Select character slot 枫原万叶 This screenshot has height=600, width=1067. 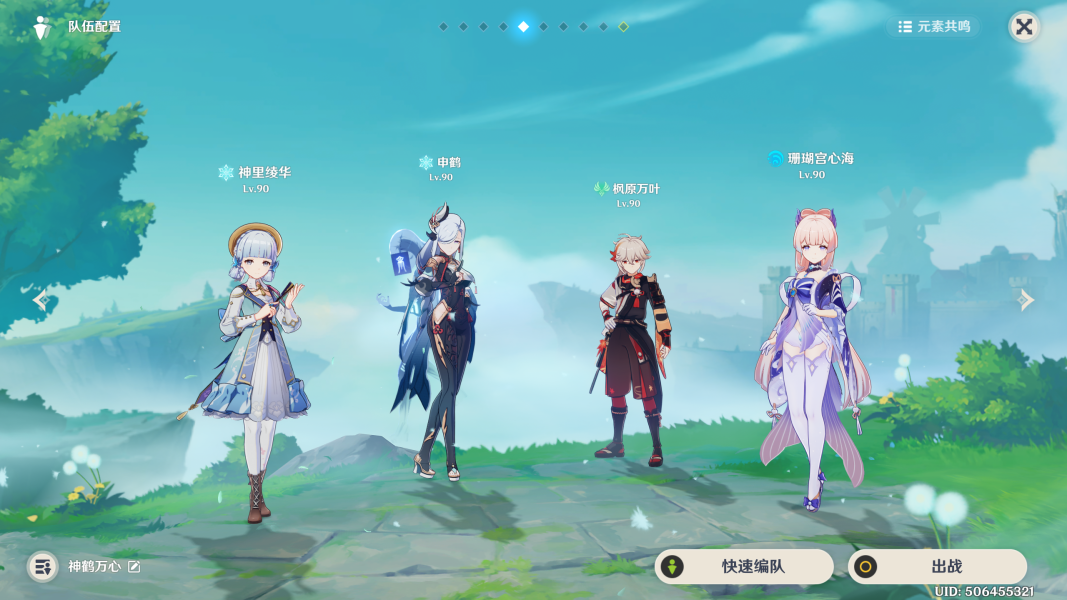tap(630, 350)
